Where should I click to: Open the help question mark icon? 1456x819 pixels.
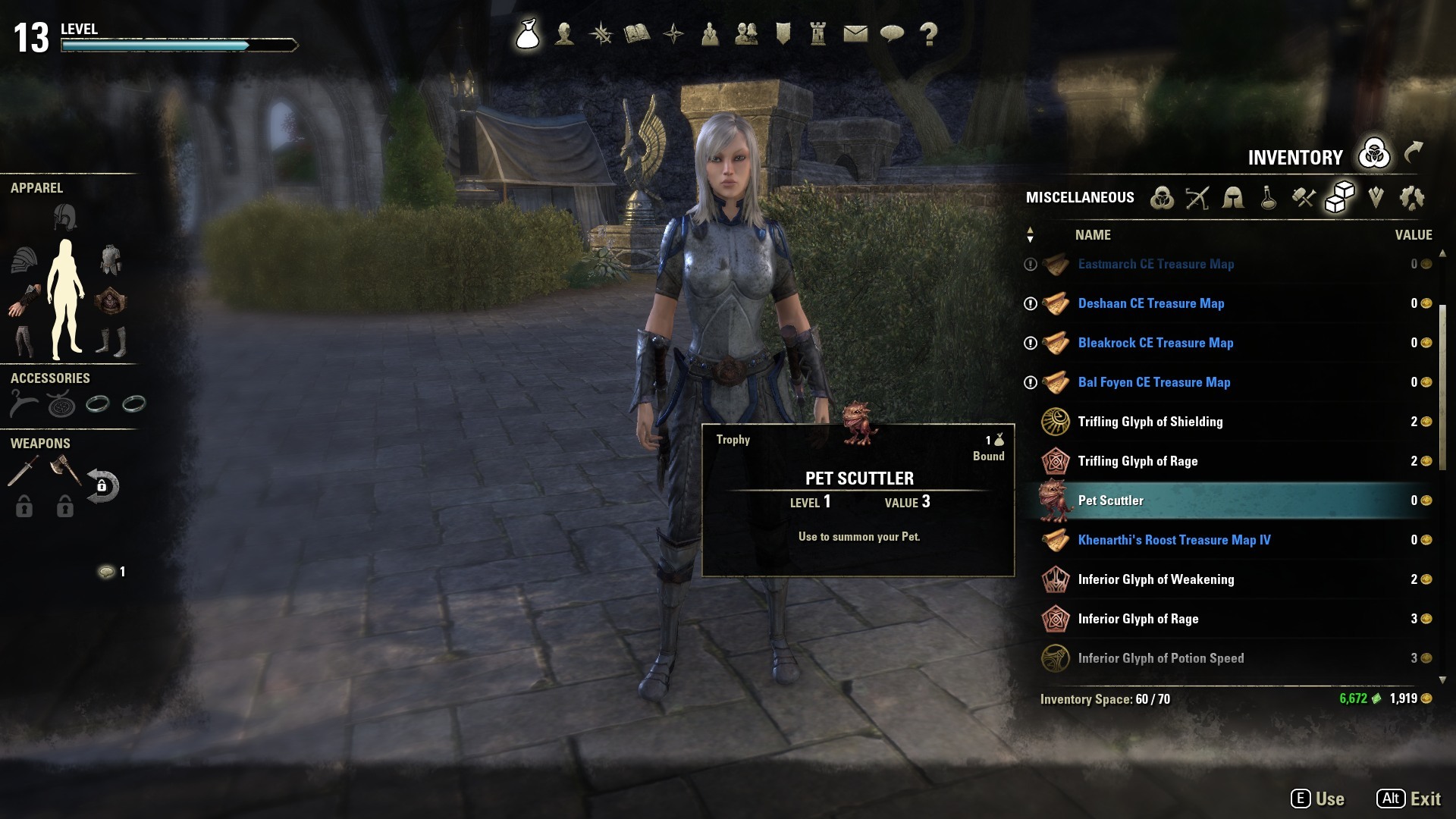tap(928, 34)
